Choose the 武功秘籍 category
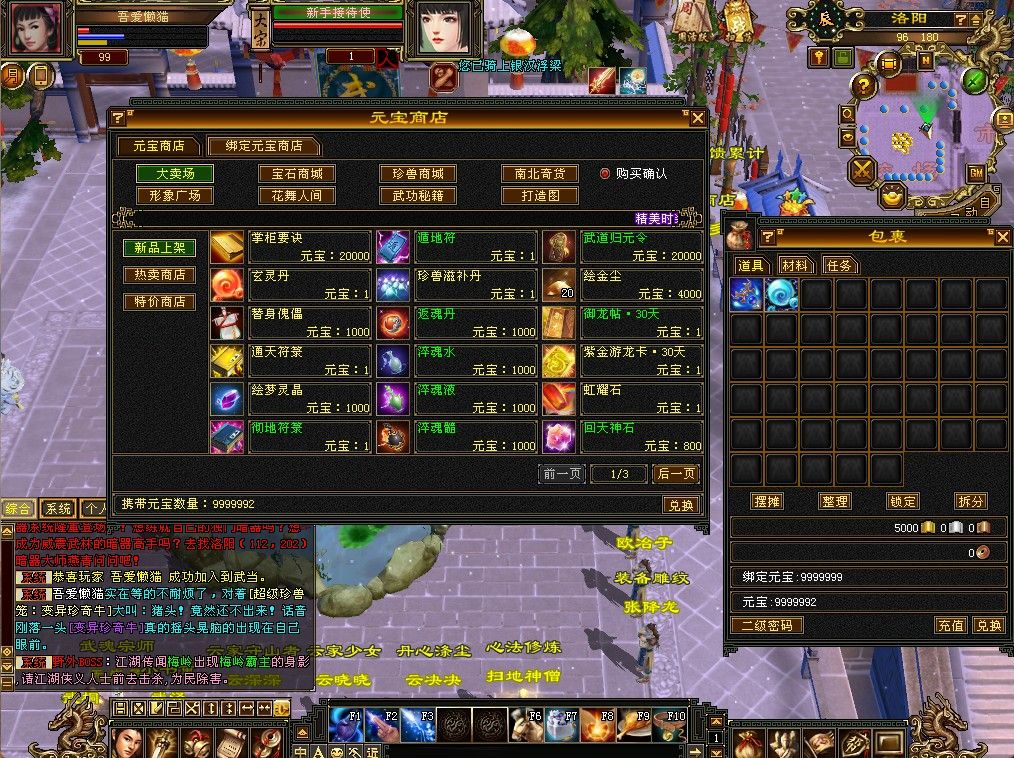The width and height of the screenshot is (1014, 758). click(418, 196)
